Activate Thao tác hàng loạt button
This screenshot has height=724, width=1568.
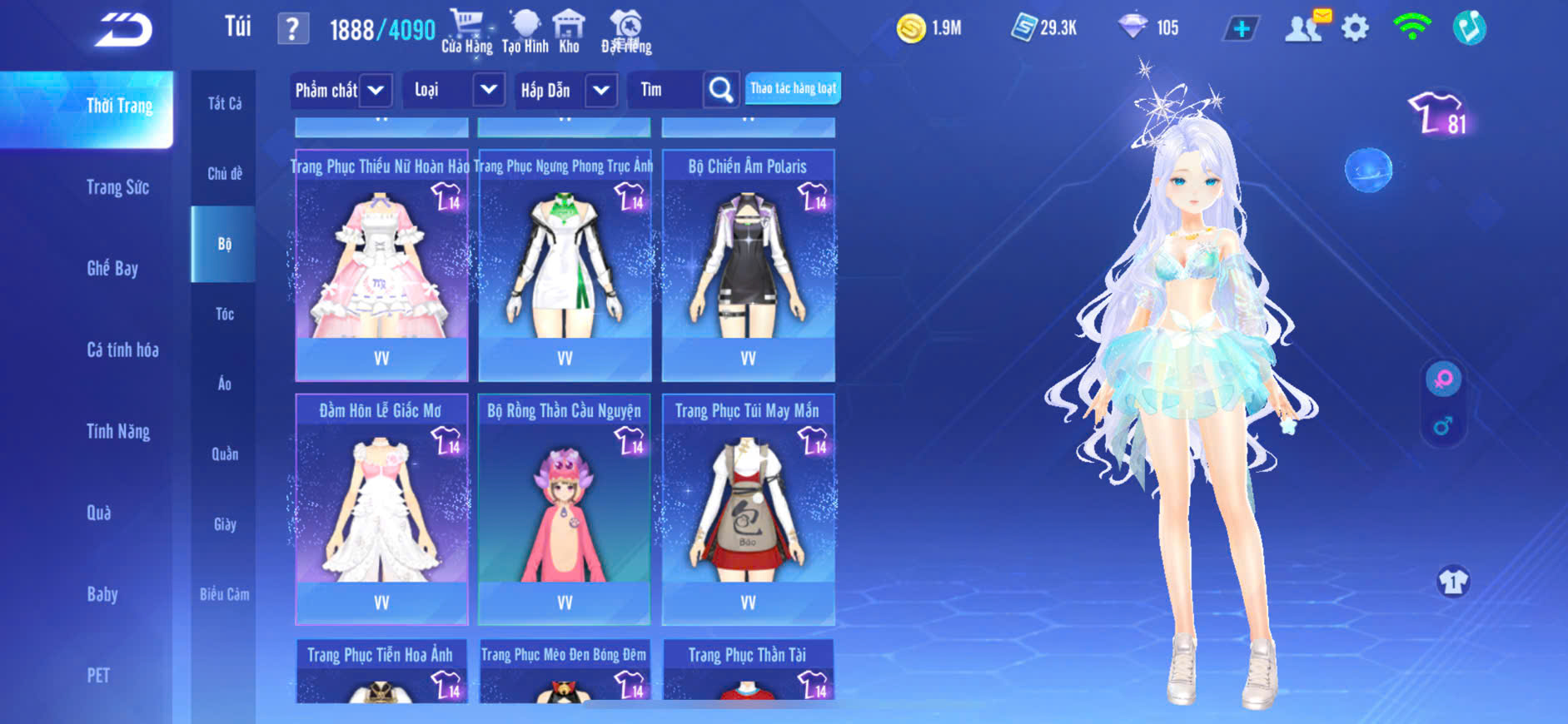793,88
